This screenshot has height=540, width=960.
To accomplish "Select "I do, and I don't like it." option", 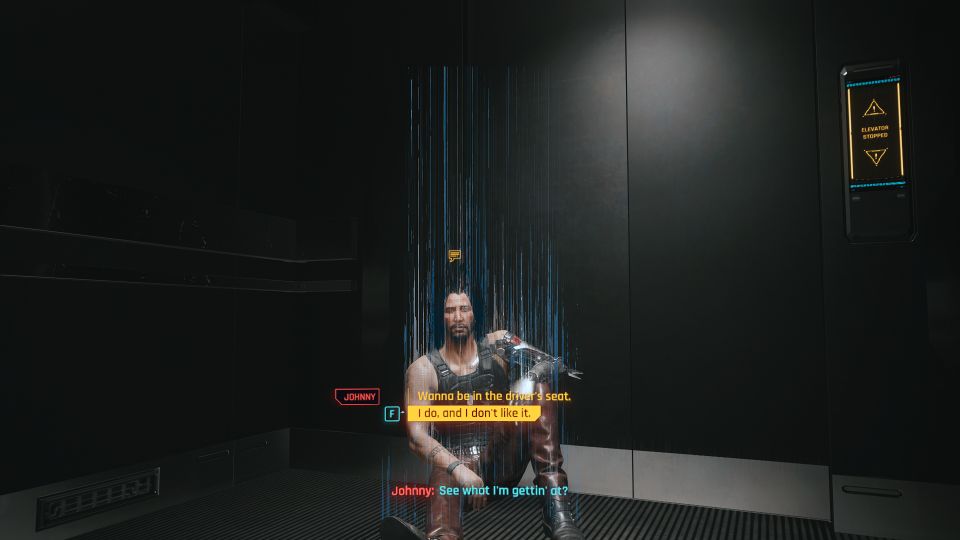I will [x=474, y=413].
